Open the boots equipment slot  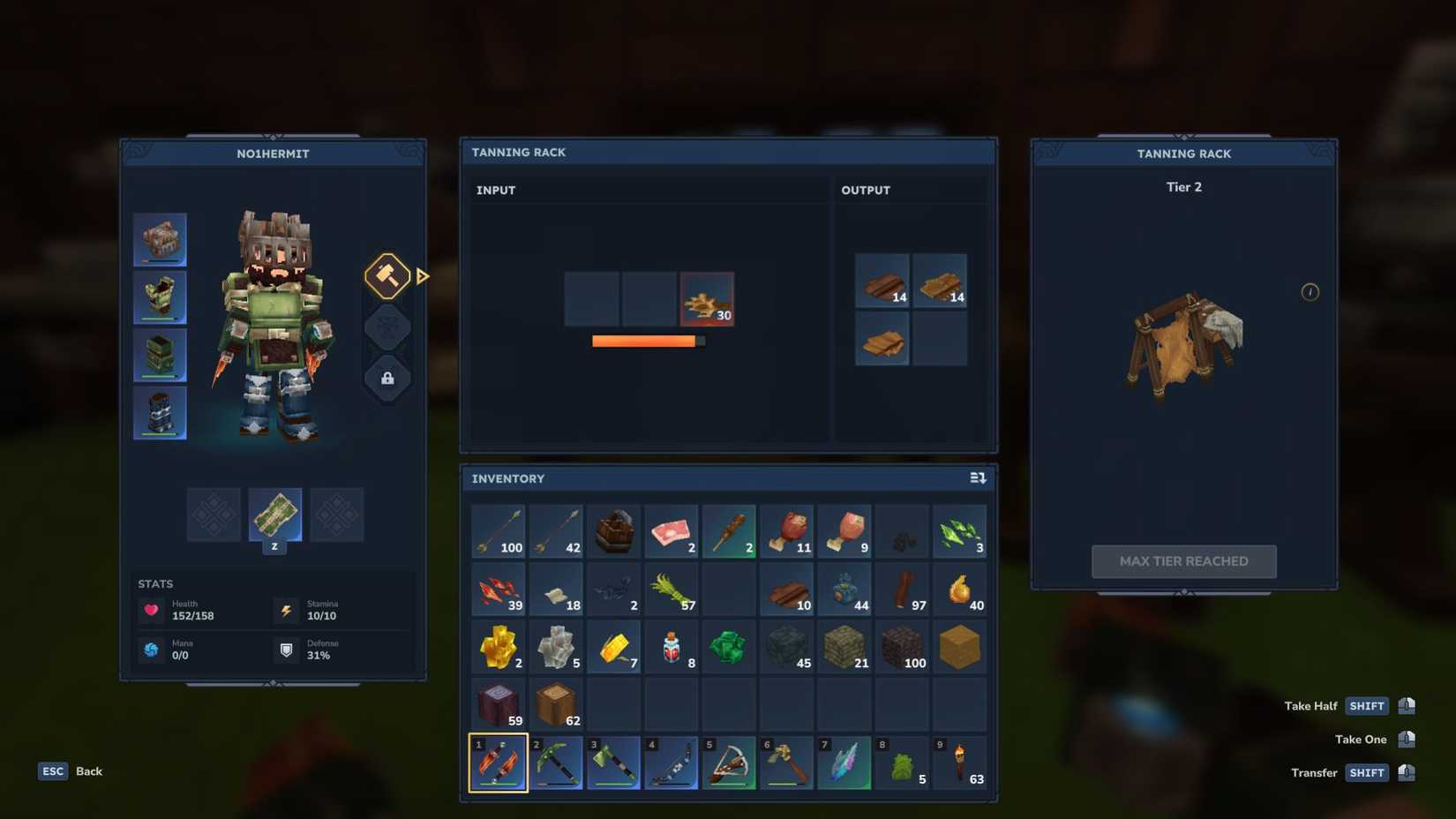pyautogui.click(x=160, y=412)
